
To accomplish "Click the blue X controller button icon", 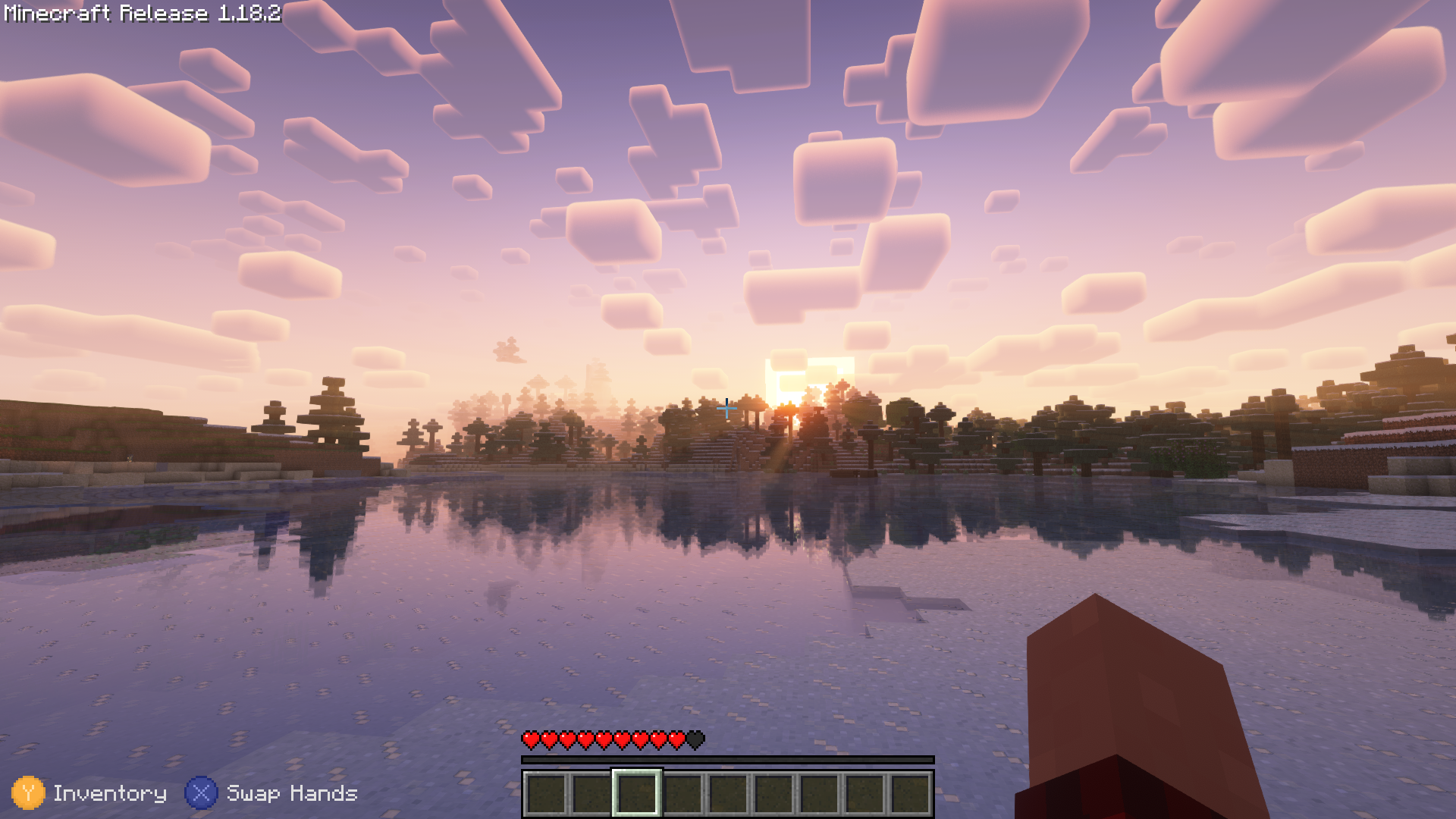I will (200, 794).
